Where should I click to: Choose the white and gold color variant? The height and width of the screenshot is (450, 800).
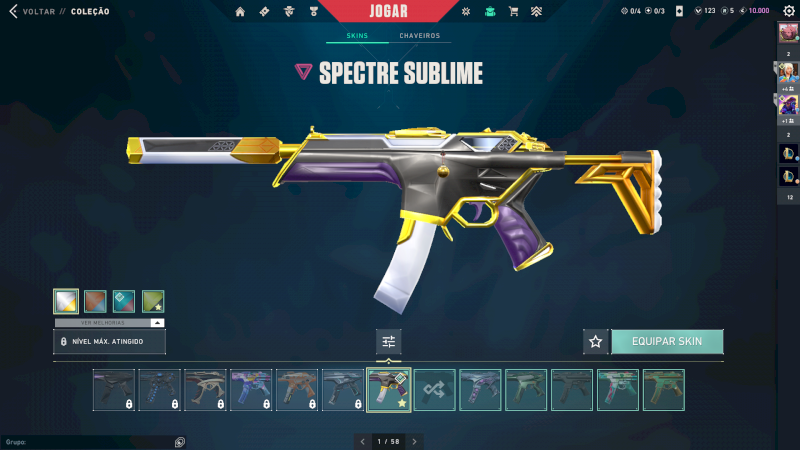coord(66,302)
